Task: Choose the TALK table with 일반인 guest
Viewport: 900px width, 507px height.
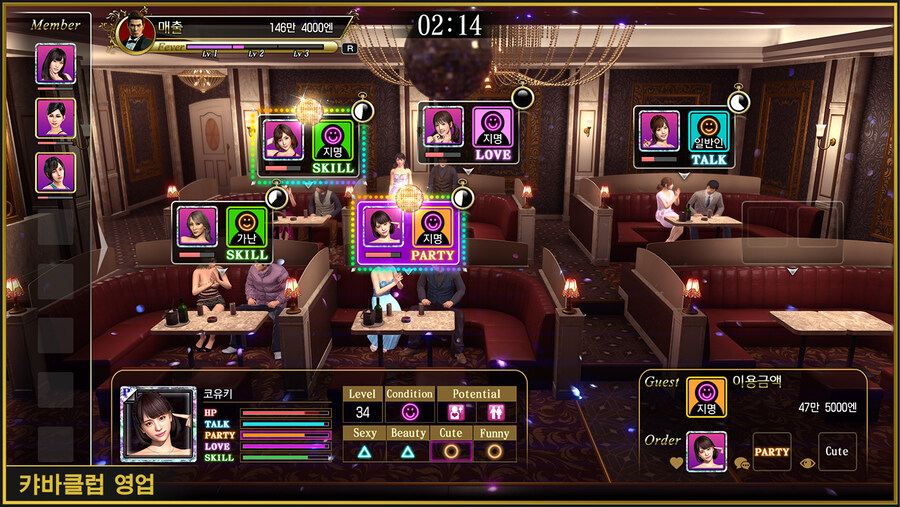Action: tap(685, 138)
